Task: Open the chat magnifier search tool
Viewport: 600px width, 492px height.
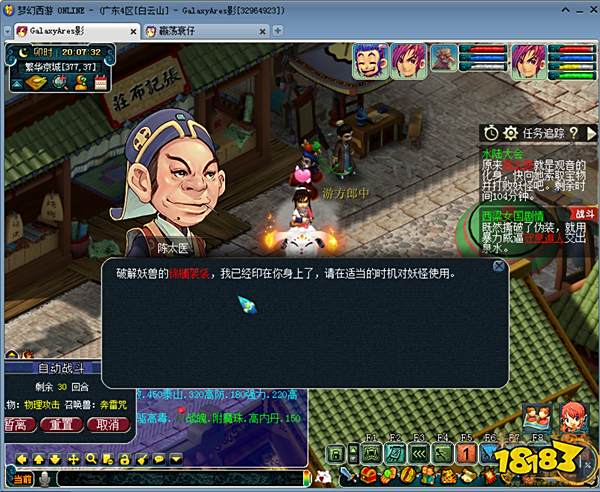Action: pos(90,458)
